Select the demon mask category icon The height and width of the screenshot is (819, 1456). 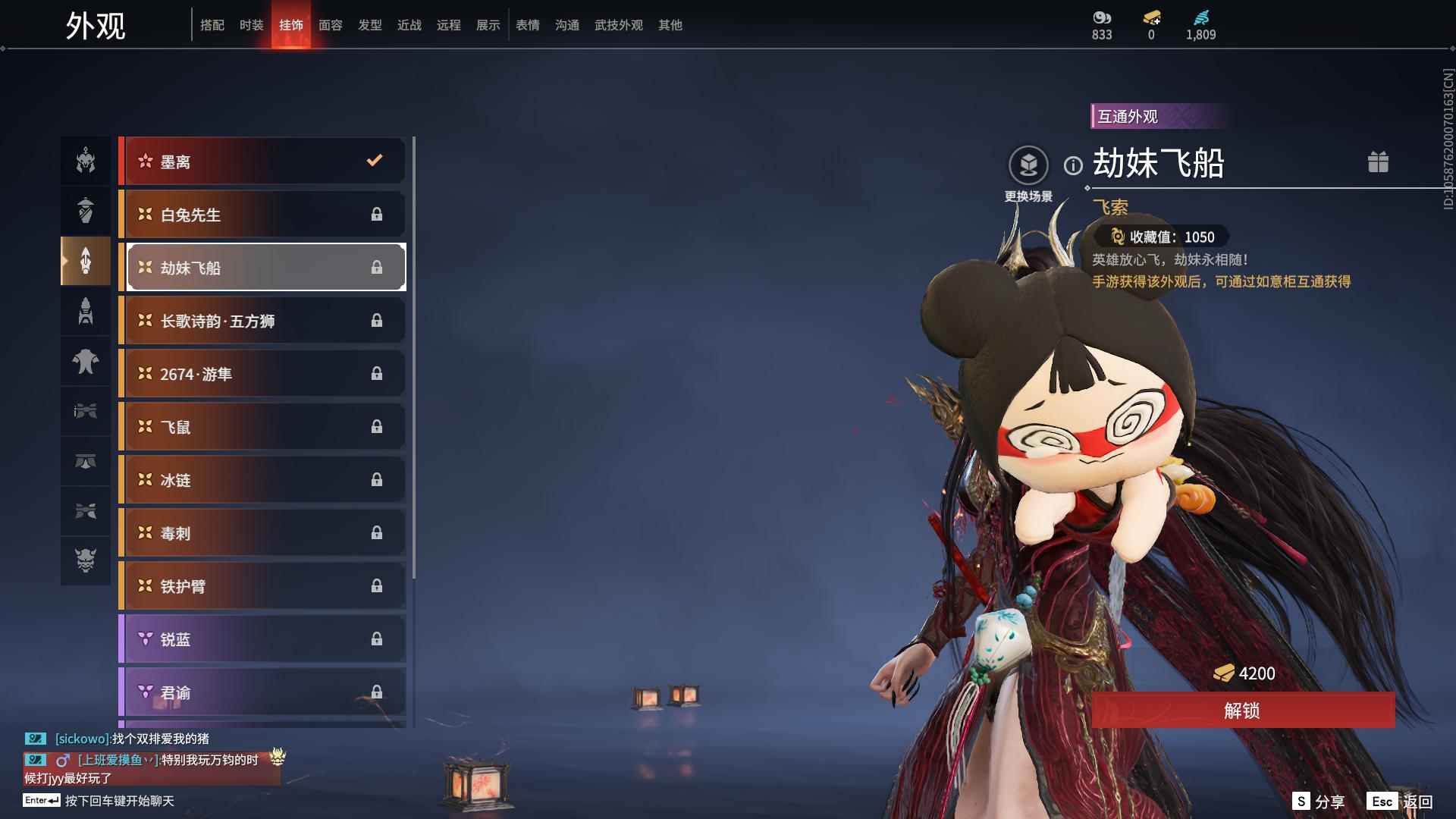[x=86, y=560]
